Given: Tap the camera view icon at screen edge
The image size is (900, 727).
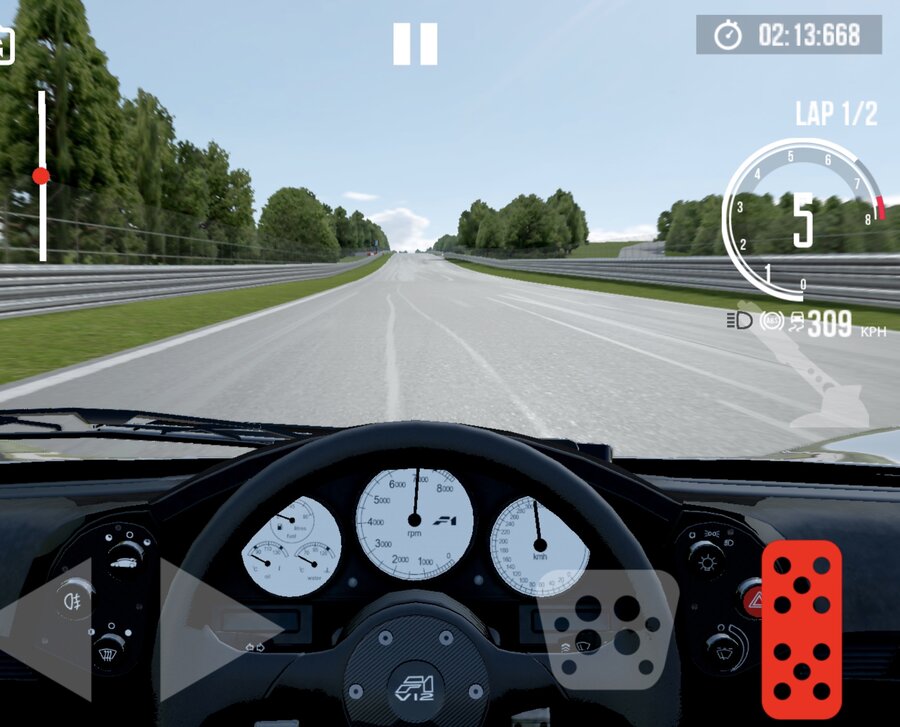Looking at the screenshot, I should pyautogui.click(x=5, y=45).
